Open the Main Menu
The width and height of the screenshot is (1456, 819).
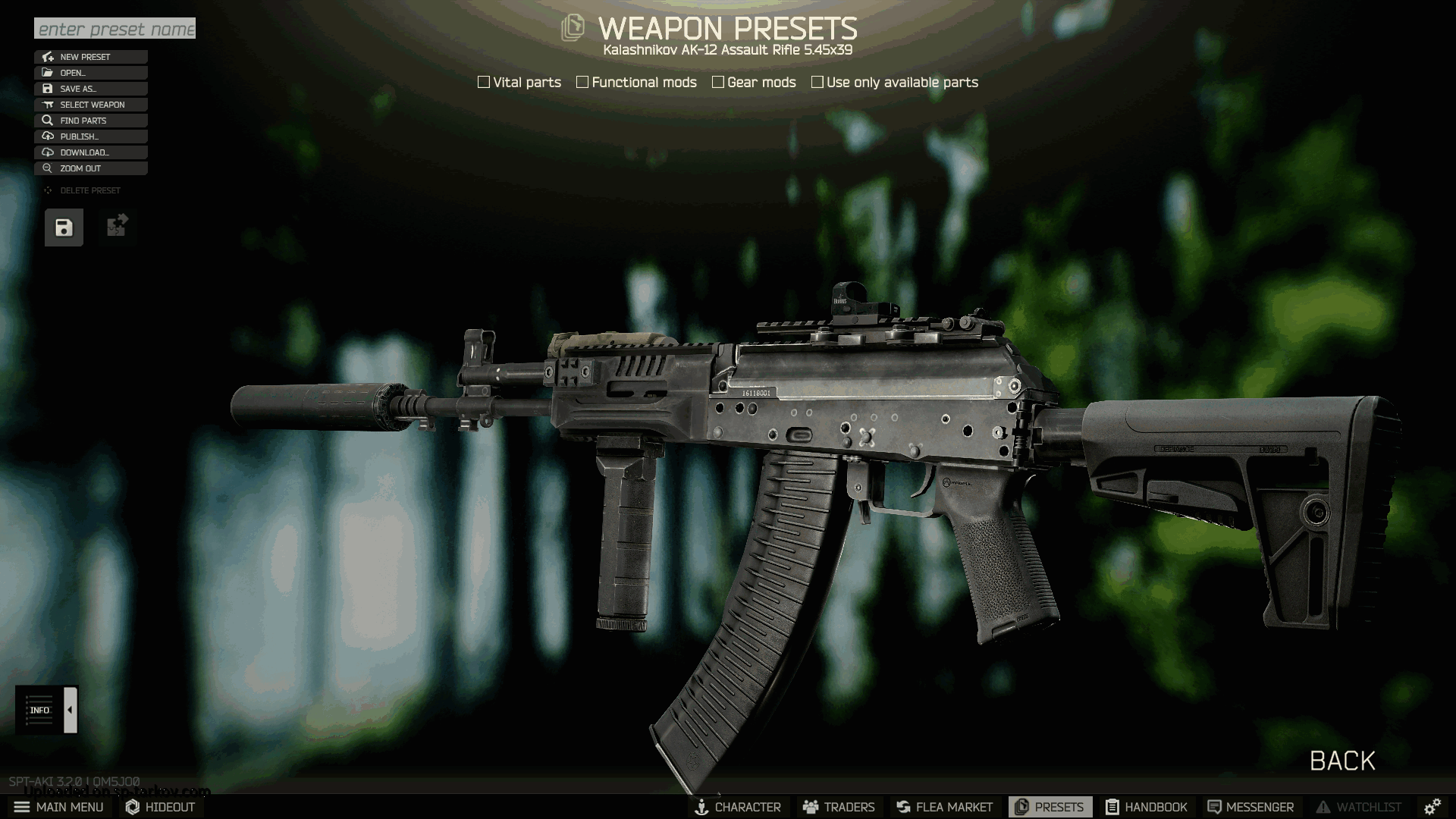tap(59, 807)
